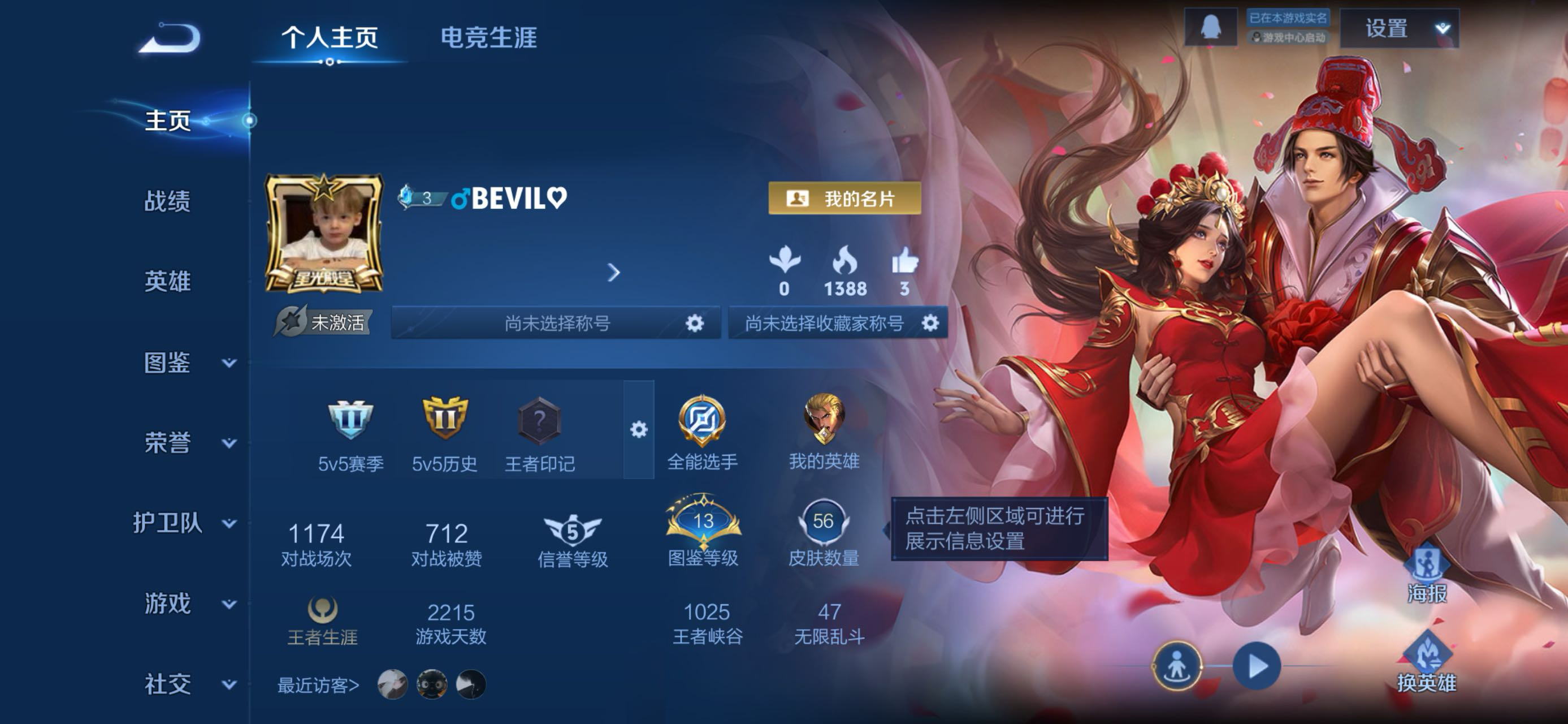
Task: Set collector title via 尚未选择收藏家称号
Action: [x=837, y=323]
